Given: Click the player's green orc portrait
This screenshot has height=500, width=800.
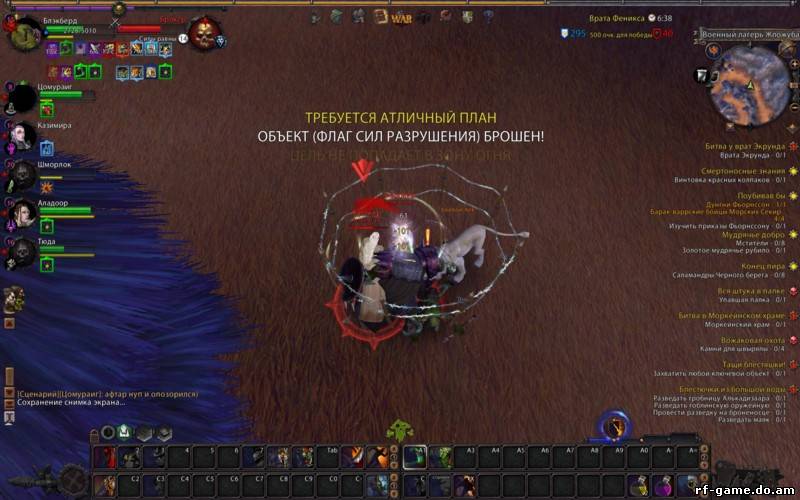Looking at the screenshot, I should (x=25, y=36).
